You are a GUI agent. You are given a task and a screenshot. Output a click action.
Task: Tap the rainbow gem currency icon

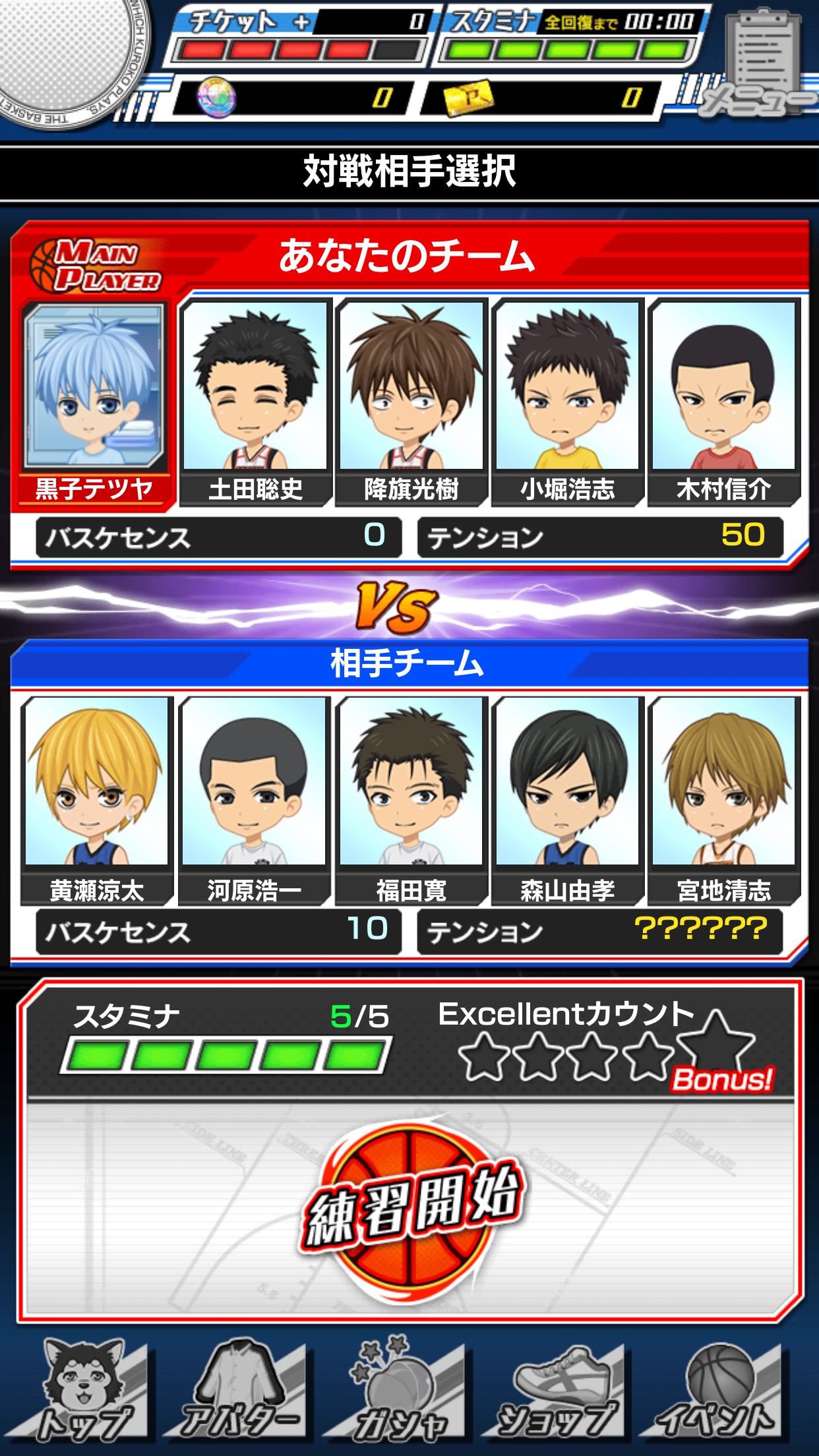coord(216,98)
